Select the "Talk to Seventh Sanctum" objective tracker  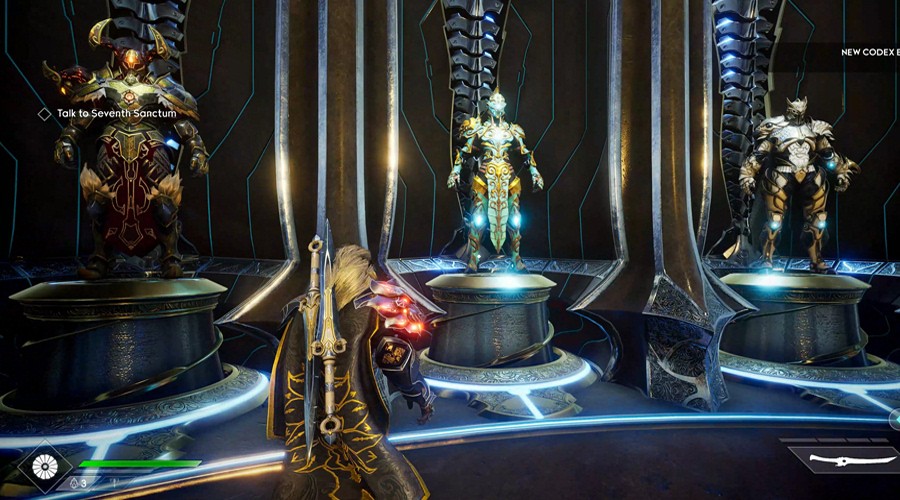pos(108,114)
